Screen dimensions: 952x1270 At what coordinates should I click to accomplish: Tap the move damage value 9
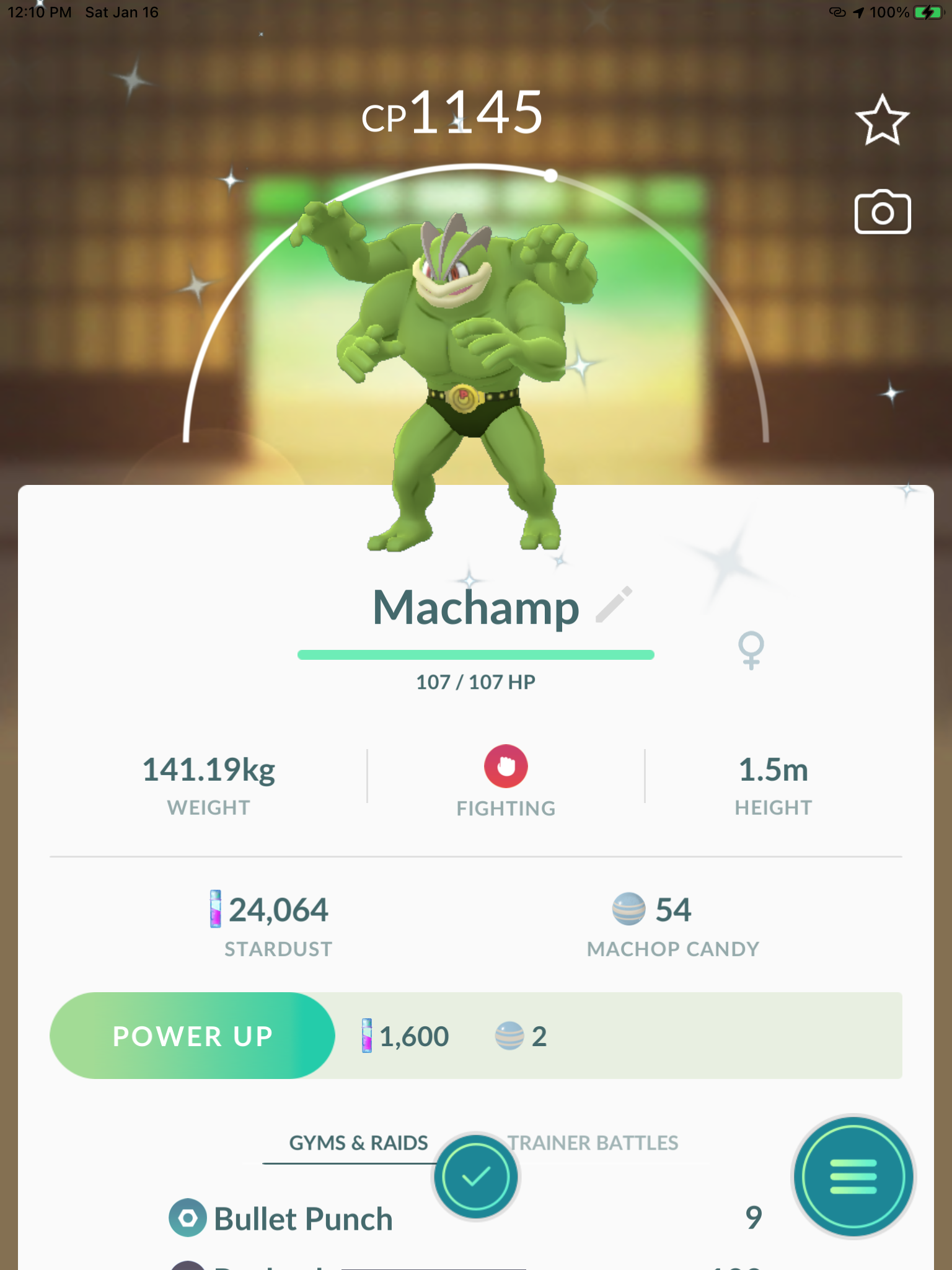[753, 1217]
